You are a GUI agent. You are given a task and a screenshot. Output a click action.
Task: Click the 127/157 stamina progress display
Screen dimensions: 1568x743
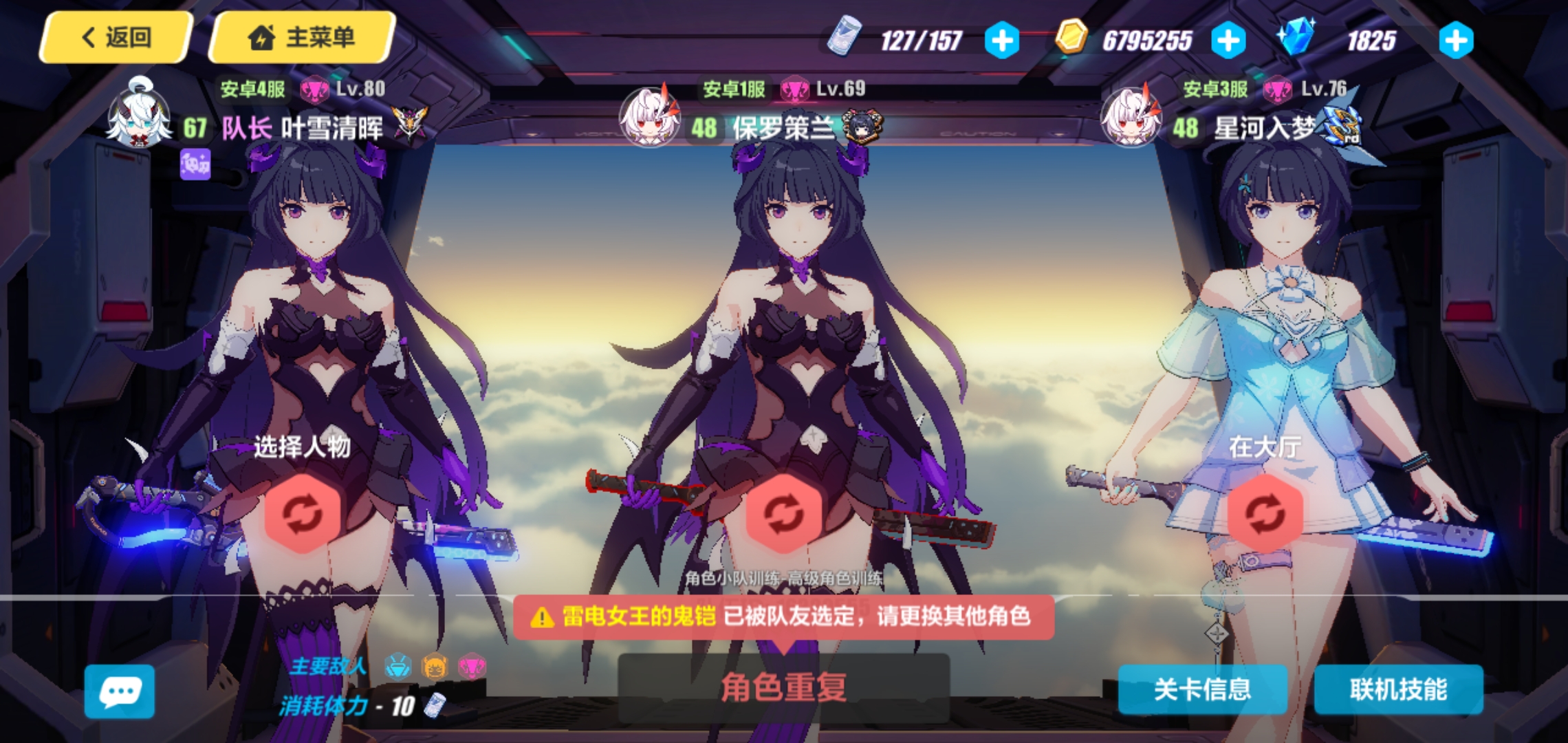coord(922,39)
